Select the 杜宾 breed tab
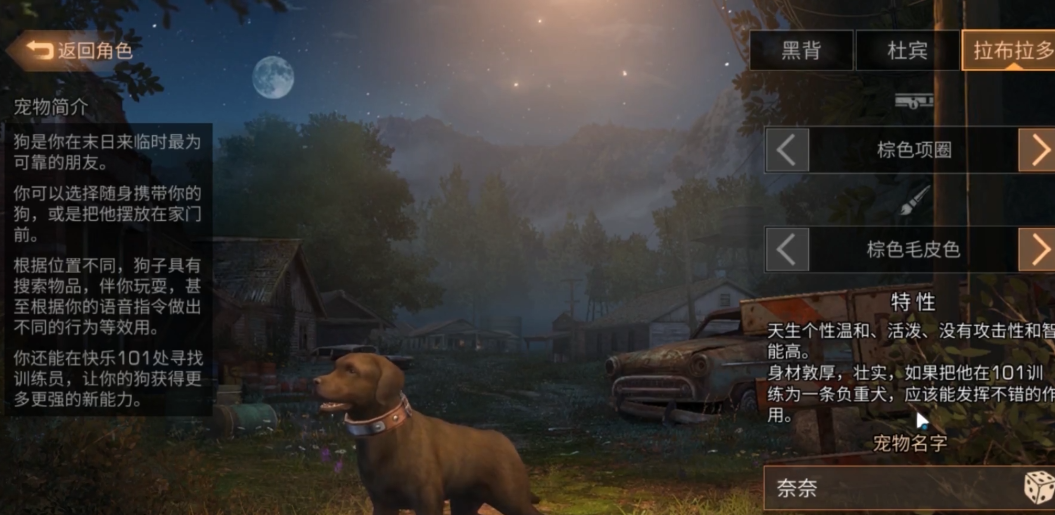This screenshot has height=515, width=1055. [907, 51]
